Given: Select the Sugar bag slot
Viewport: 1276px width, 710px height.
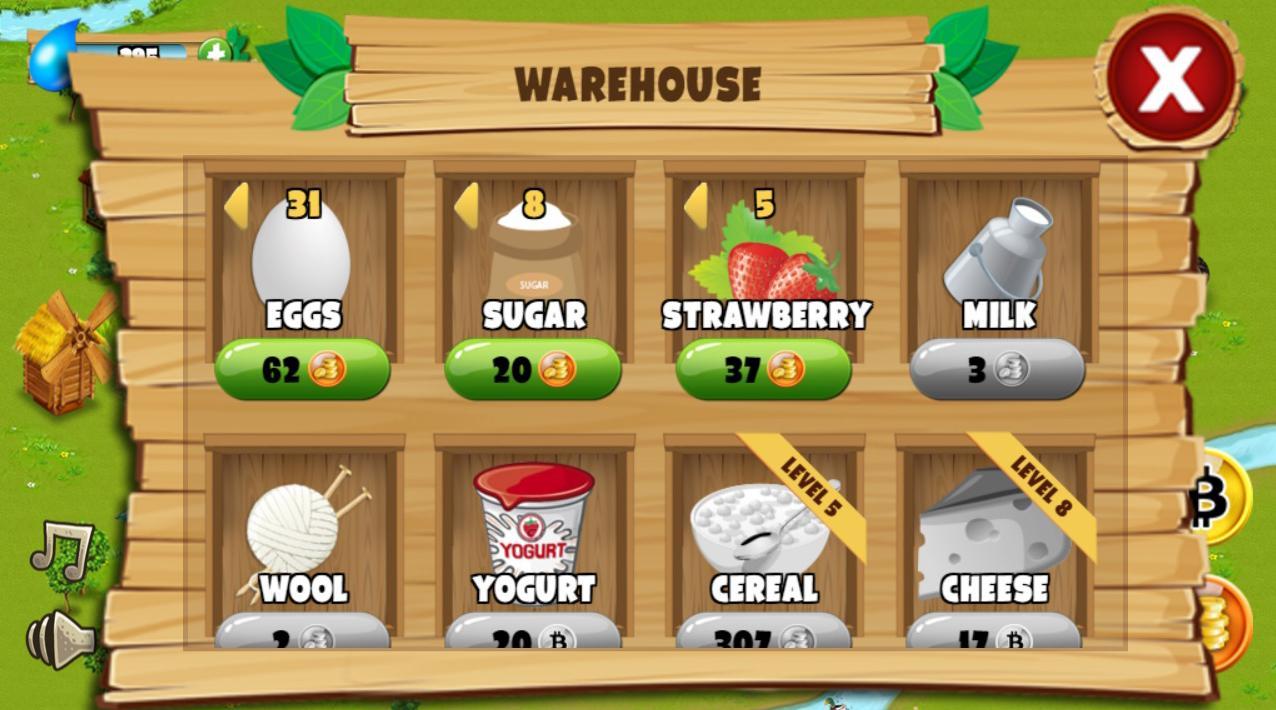Looking at the screenshot, I should [x=533, y=260].
